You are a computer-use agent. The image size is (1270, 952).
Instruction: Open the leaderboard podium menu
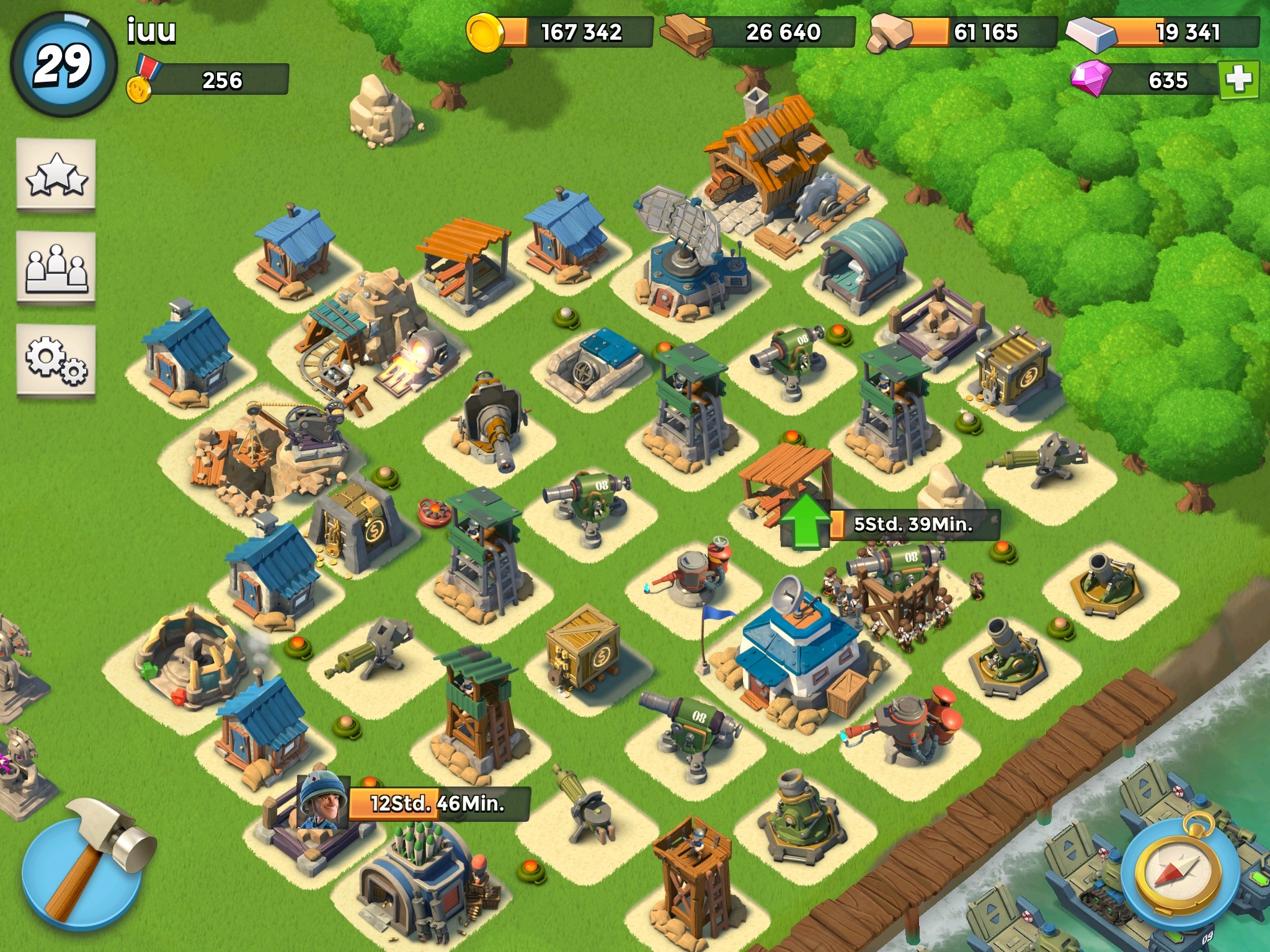[x=56, y=268]
